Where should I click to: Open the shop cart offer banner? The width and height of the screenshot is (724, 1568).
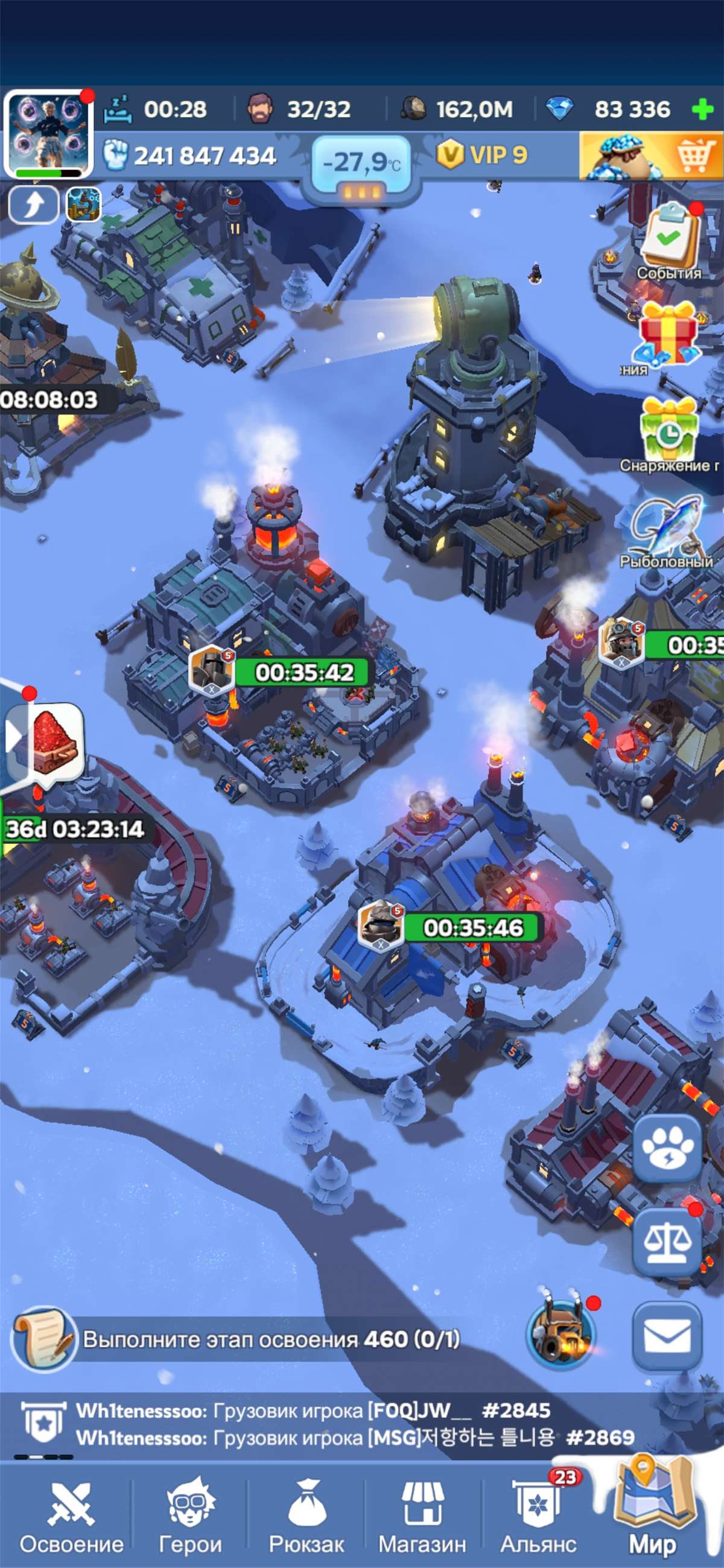[x=650, y=156]
